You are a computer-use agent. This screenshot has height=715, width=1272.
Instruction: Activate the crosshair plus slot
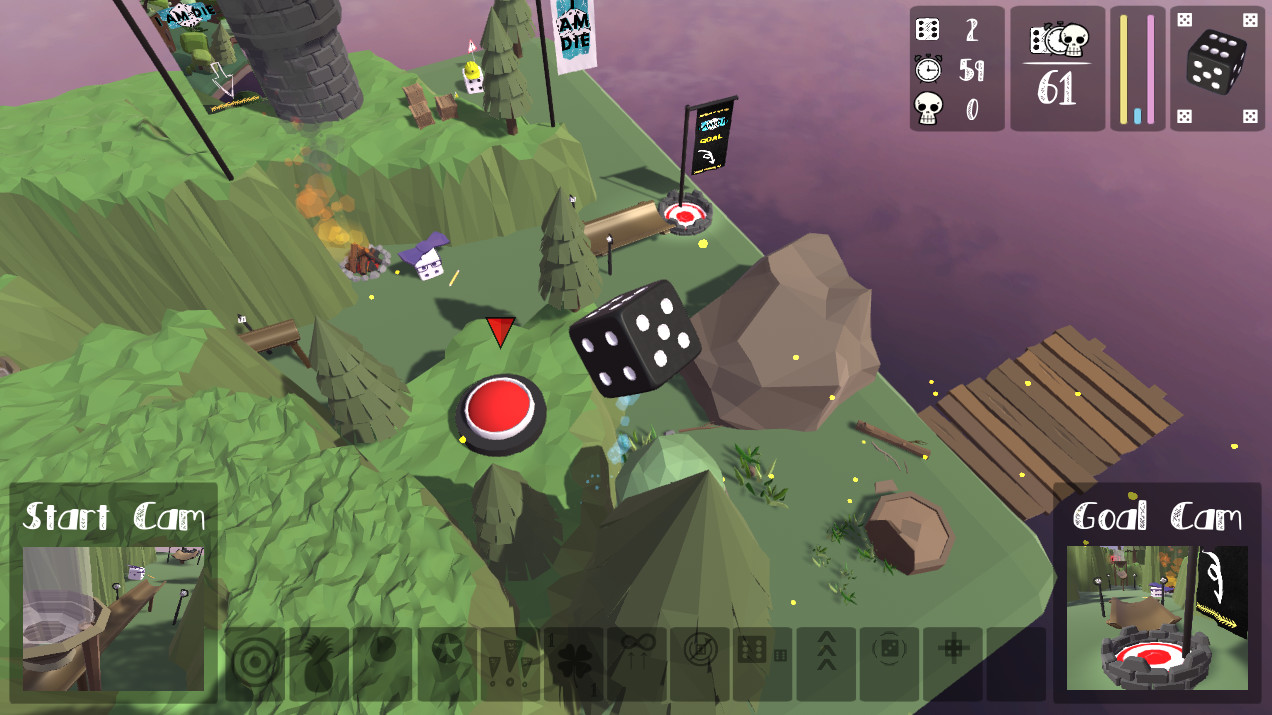pyautogui.click(x=953, y=663)
